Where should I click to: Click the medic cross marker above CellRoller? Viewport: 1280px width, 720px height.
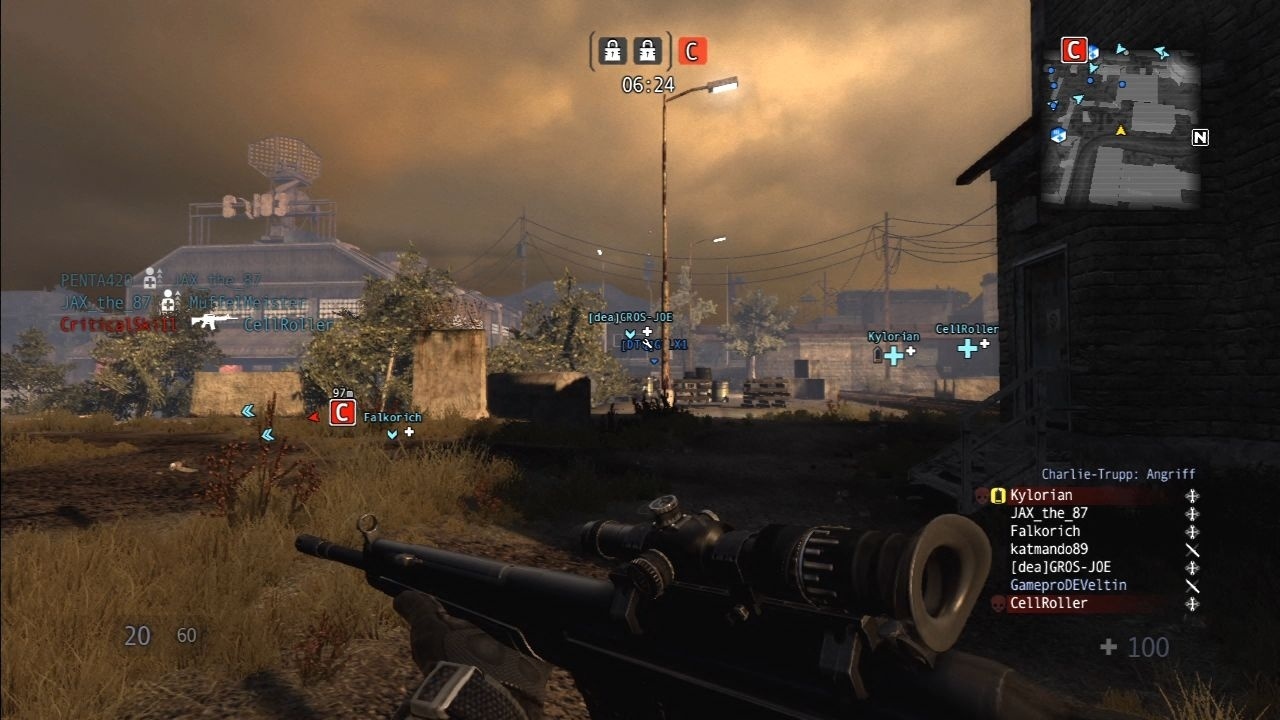[966, 350]
